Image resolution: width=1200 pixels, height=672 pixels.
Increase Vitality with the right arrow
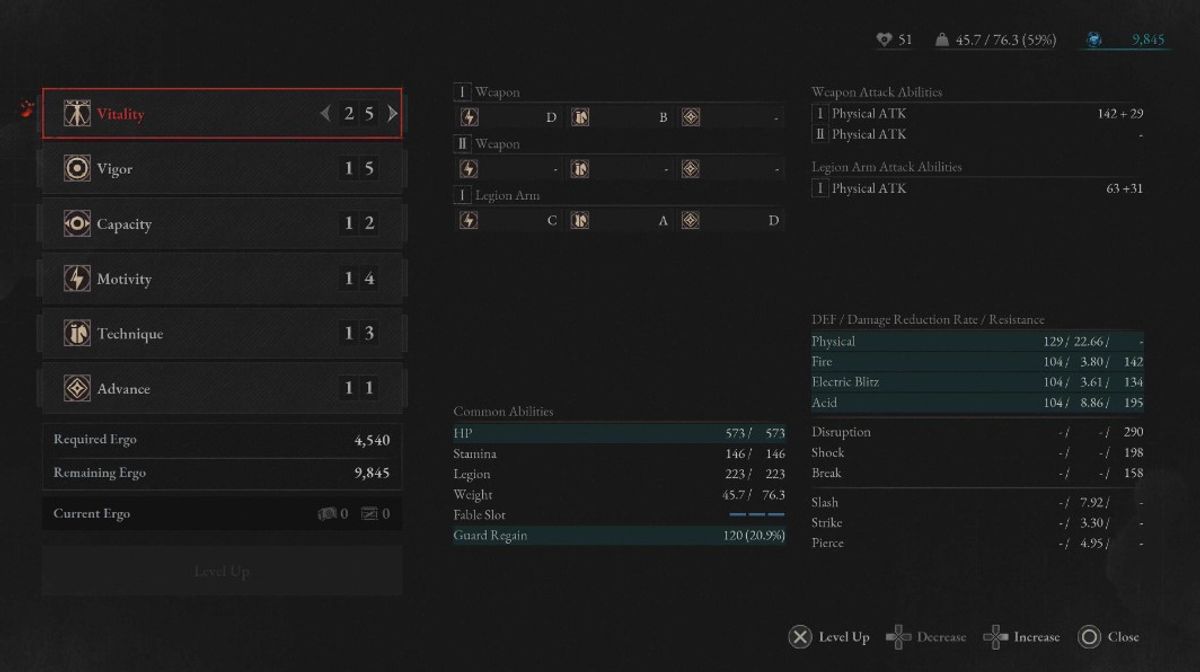click(x=392, y=114)
